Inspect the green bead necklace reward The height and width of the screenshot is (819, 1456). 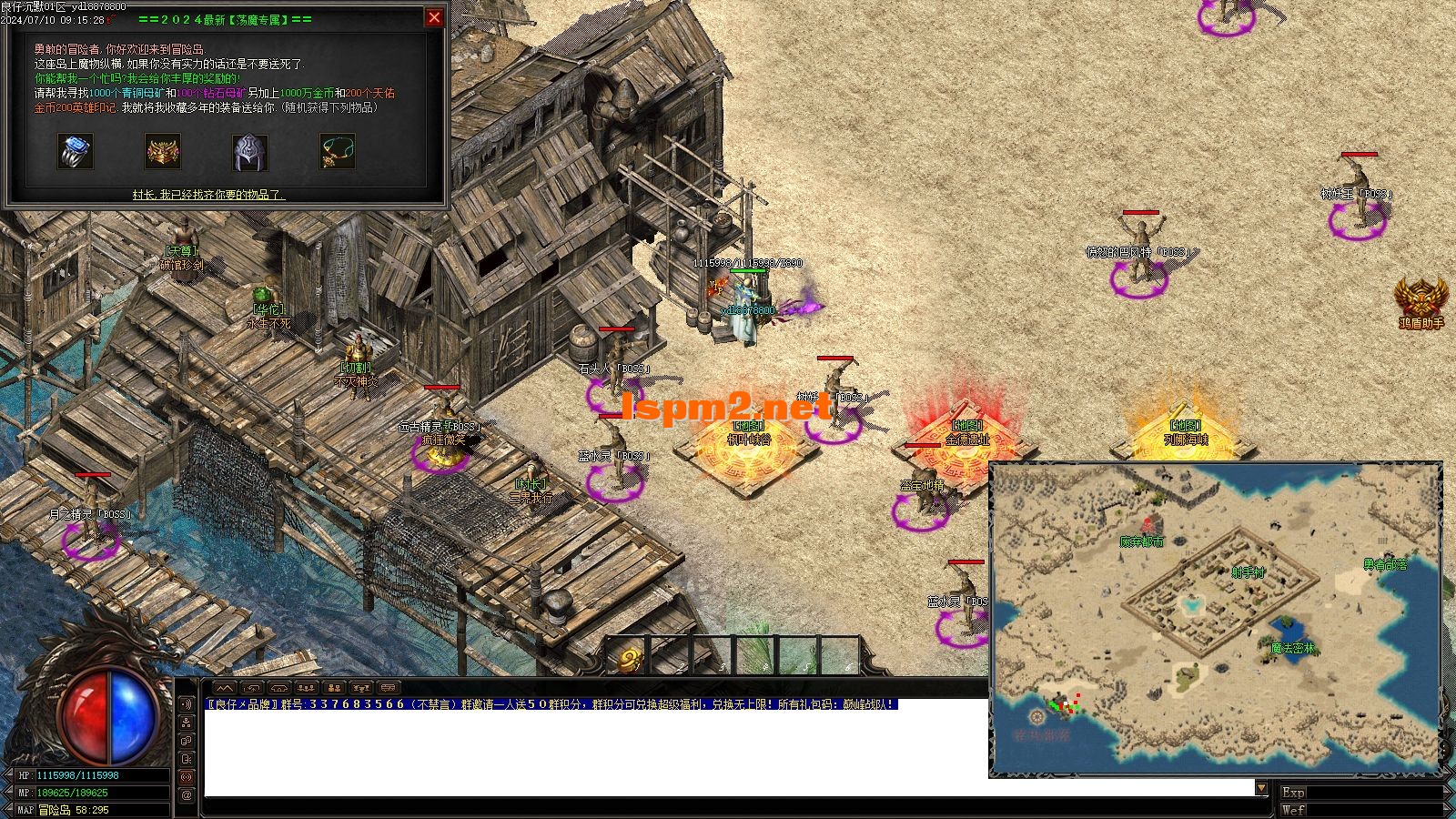(x=337, y=152)
